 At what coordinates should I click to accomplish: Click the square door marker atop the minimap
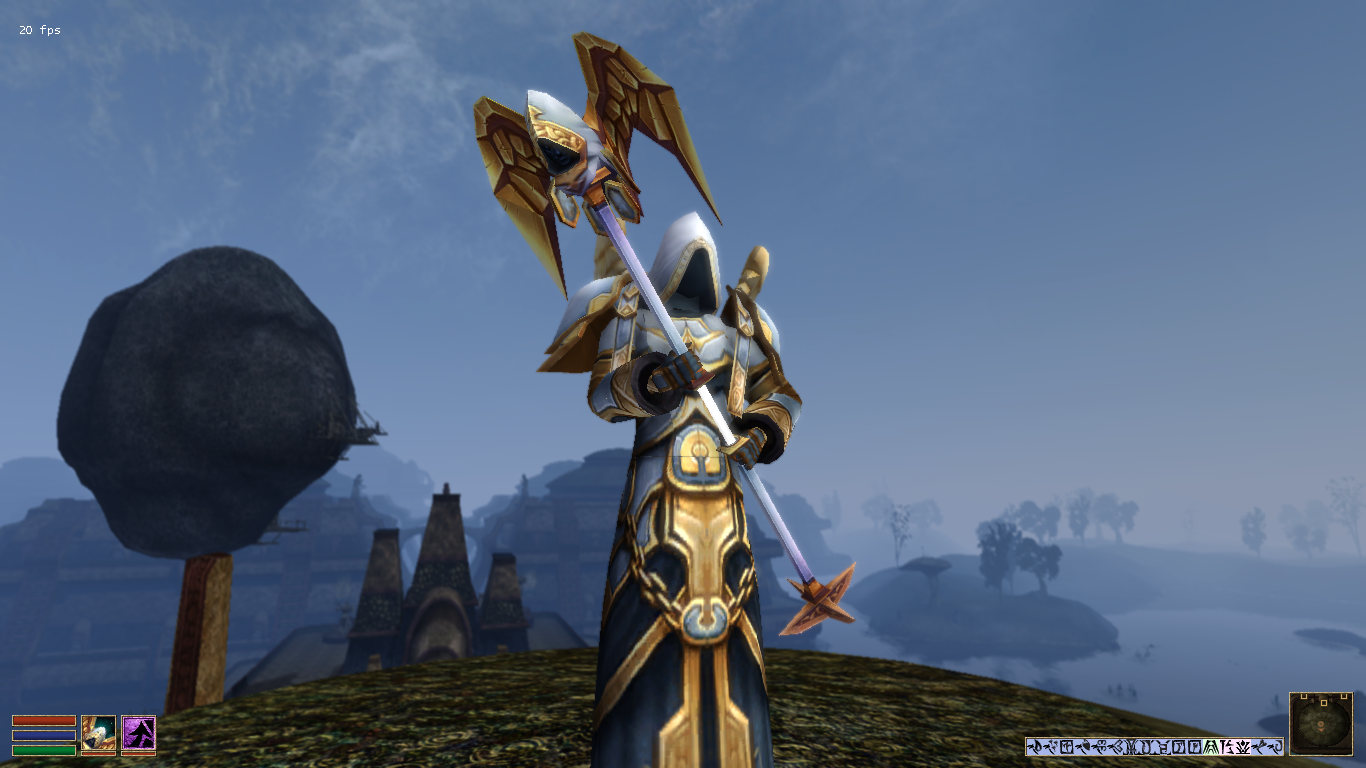click(1323, 703)
